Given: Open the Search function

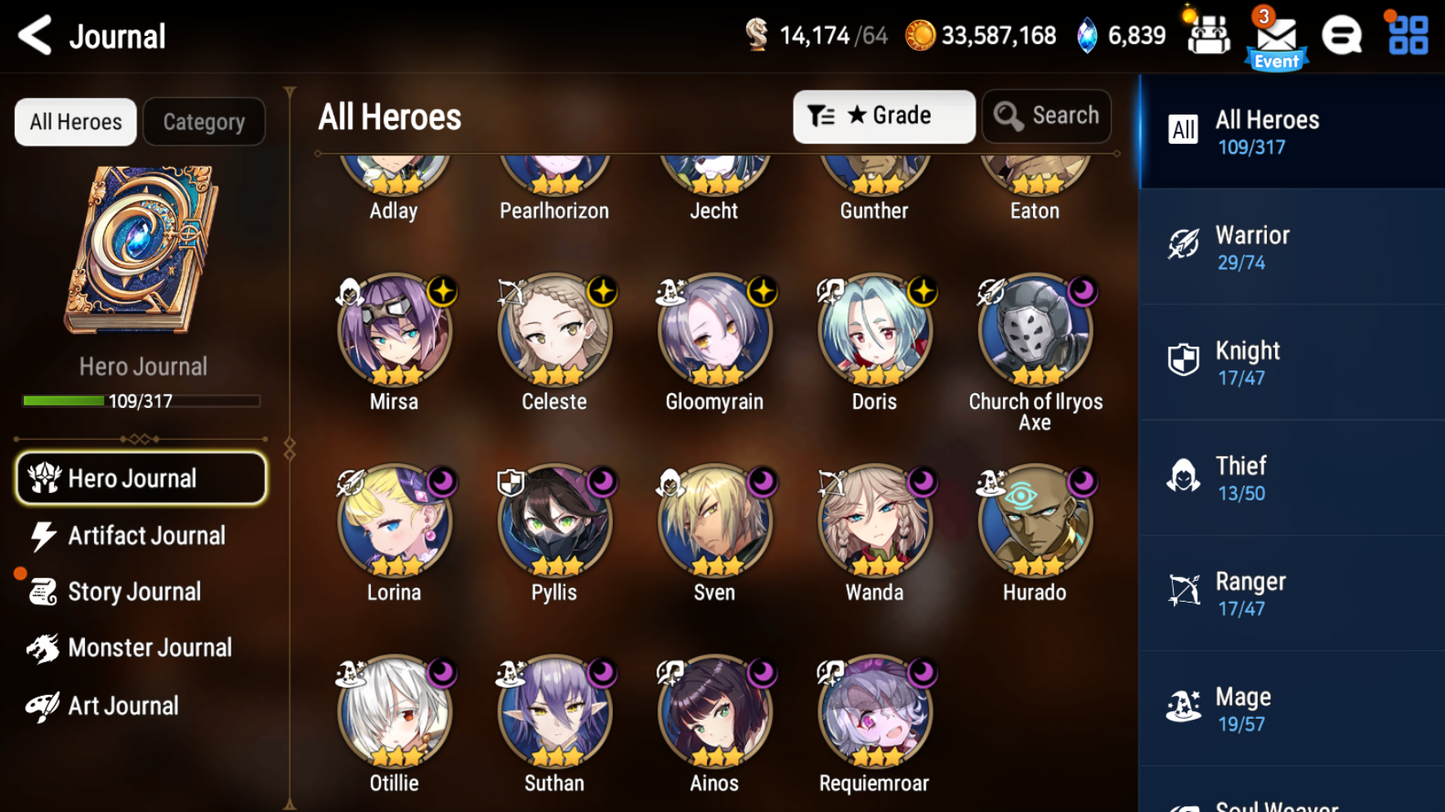Looking at the screenshot, I should coord(1046,115).
